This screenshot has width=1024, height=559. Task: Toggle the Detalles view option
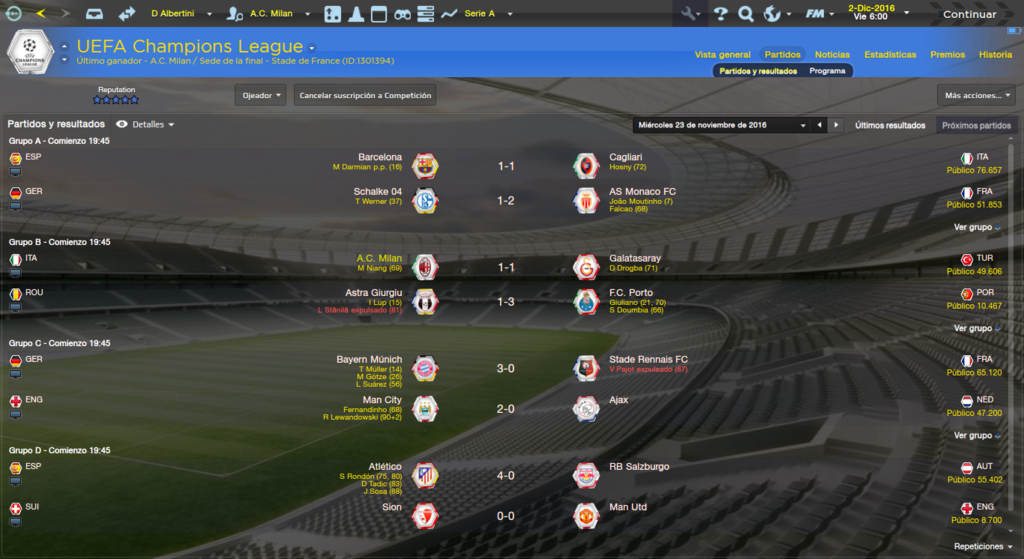(x=146, y=125)
